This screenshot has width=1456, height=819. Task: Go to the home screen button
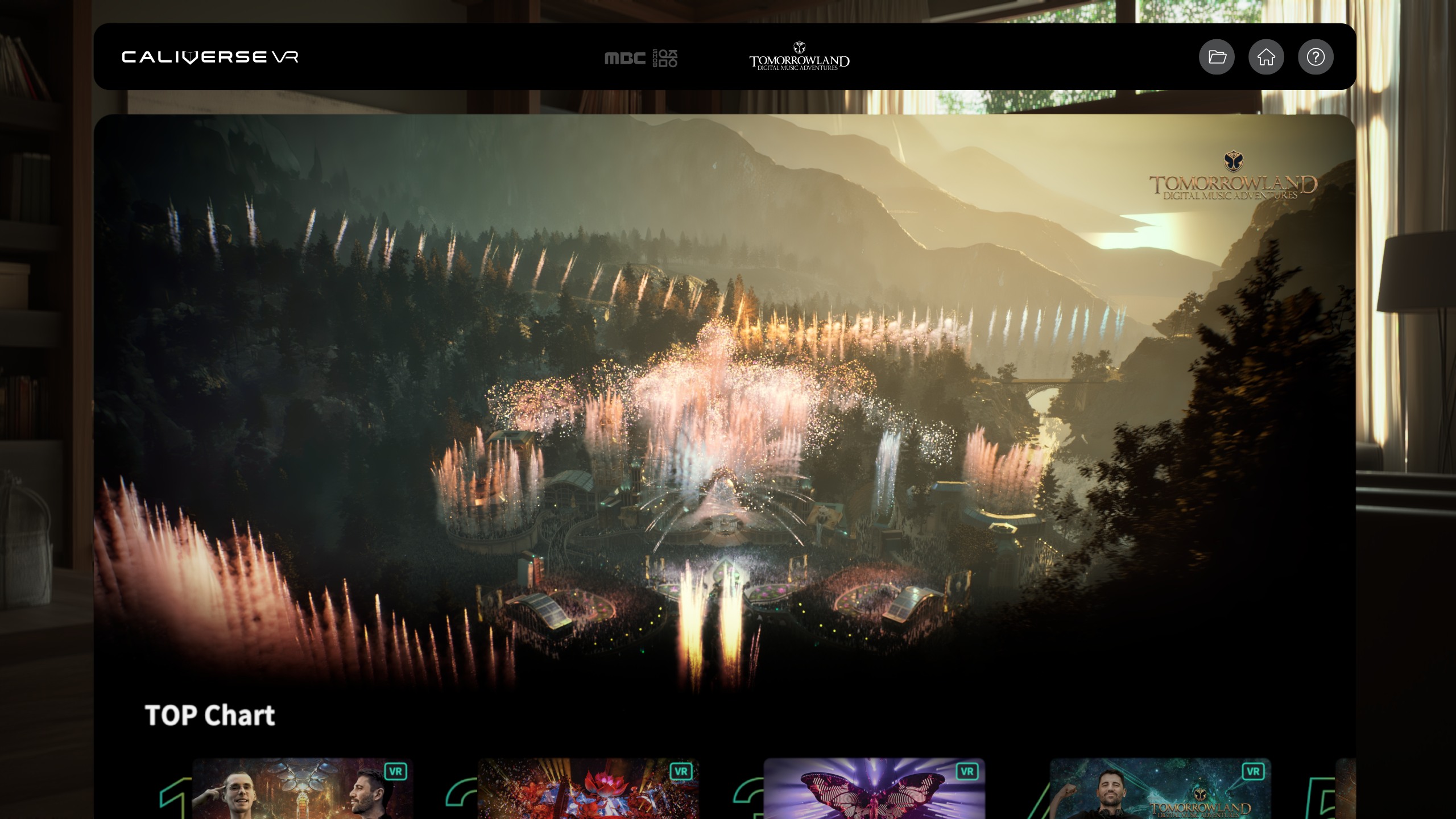click(x=1266, y=57)
